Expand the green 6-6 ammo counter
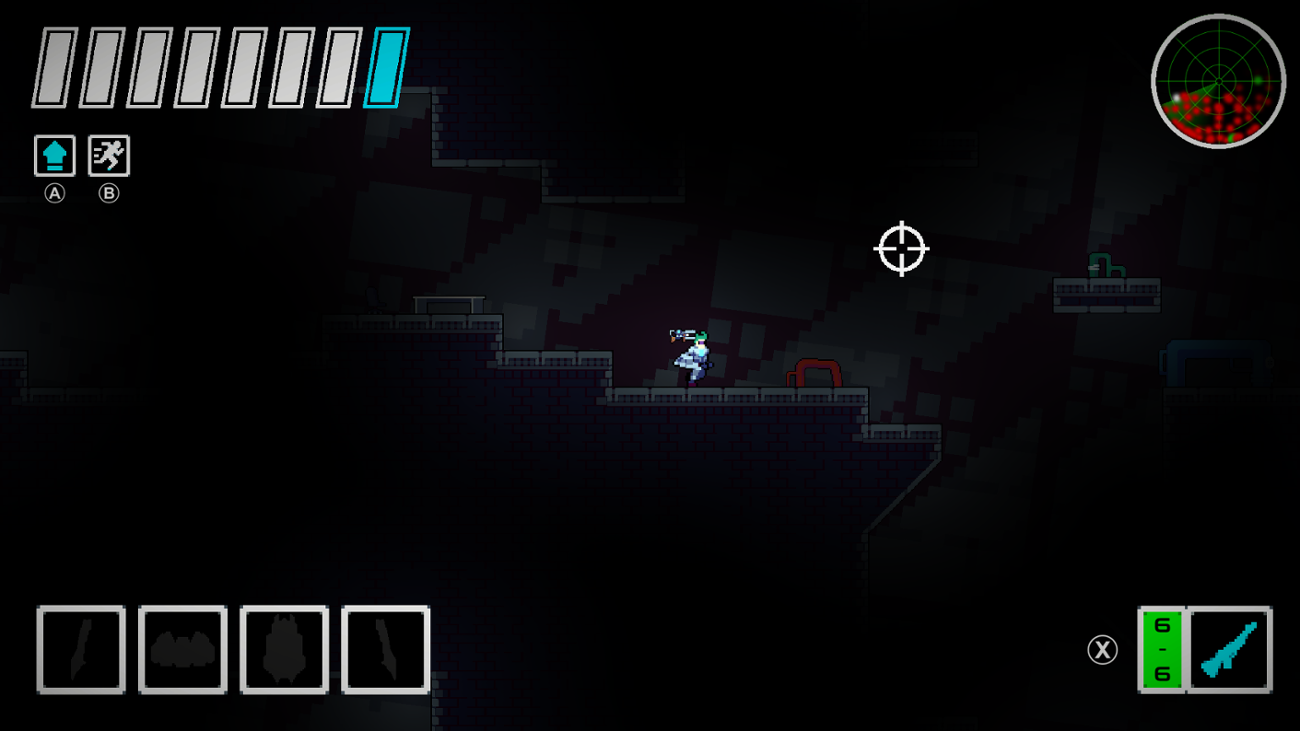The image size is (1300, 731). click(x=1160, y=649)
